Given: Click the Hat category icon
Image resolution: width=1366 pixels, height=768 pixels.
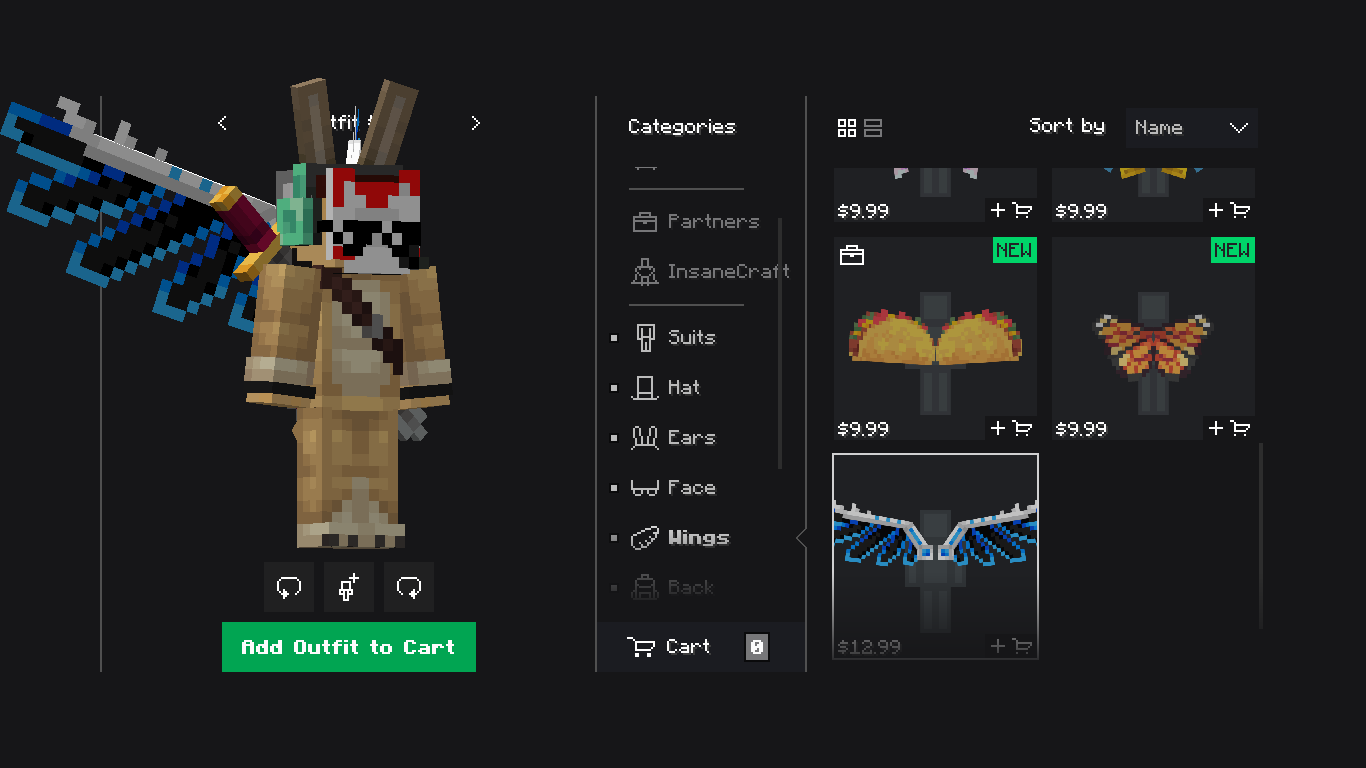Looking at the screenshot, I should (x=644, y=387).
